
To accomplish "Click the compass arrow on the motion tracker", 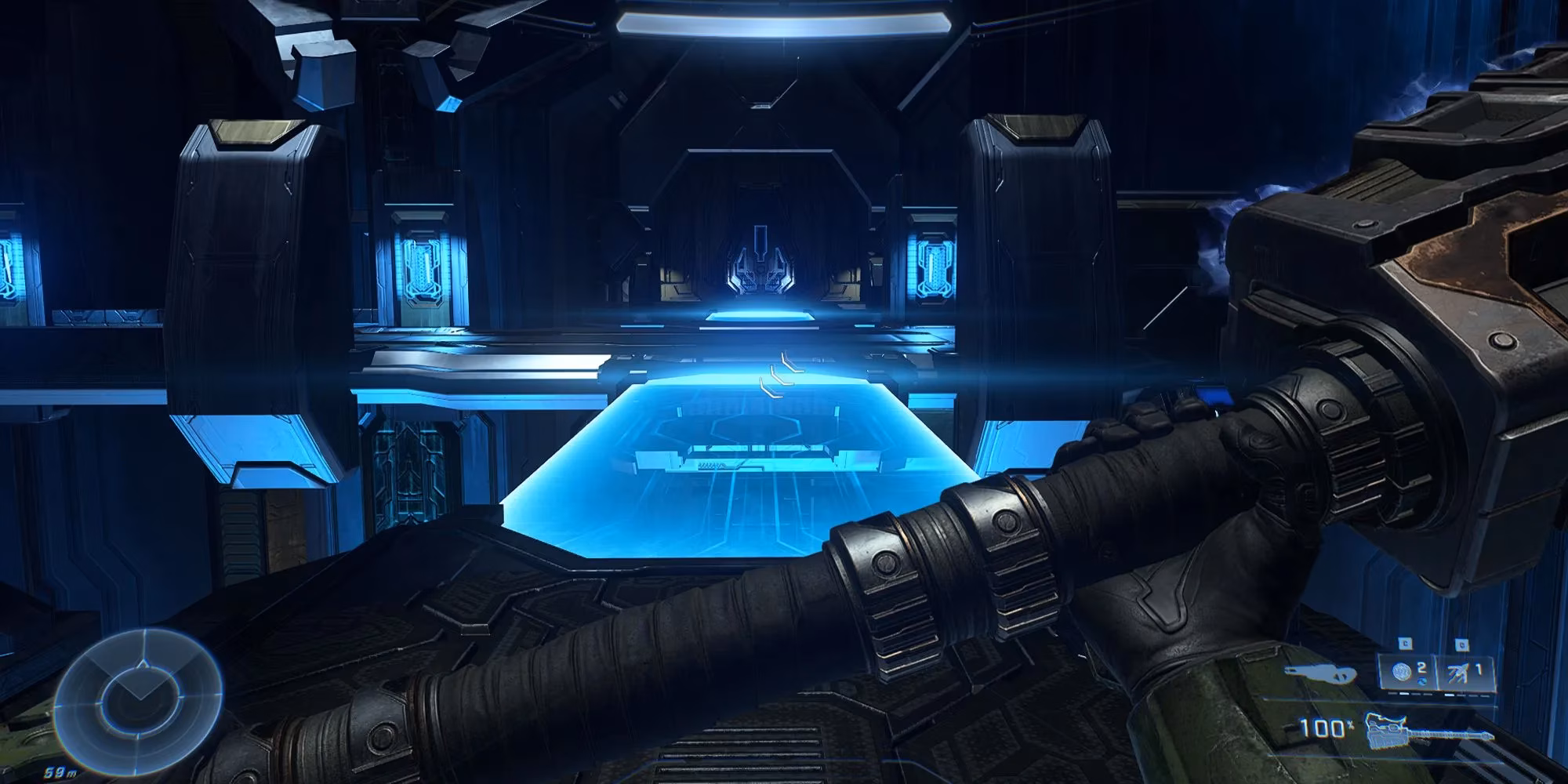I will [143, 665].
